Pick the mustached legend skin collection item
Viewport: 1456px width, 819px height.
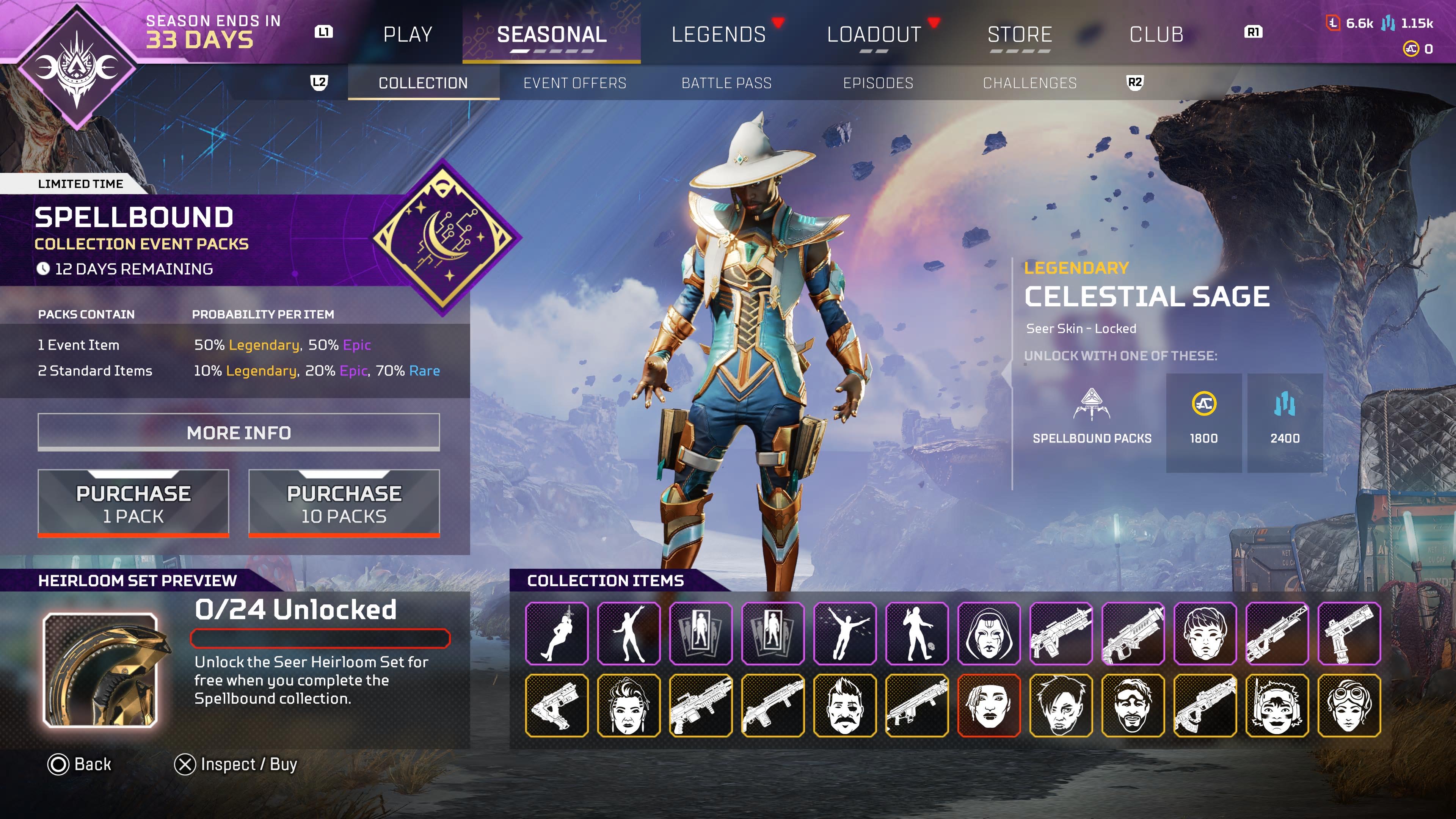tap(844, 705)
